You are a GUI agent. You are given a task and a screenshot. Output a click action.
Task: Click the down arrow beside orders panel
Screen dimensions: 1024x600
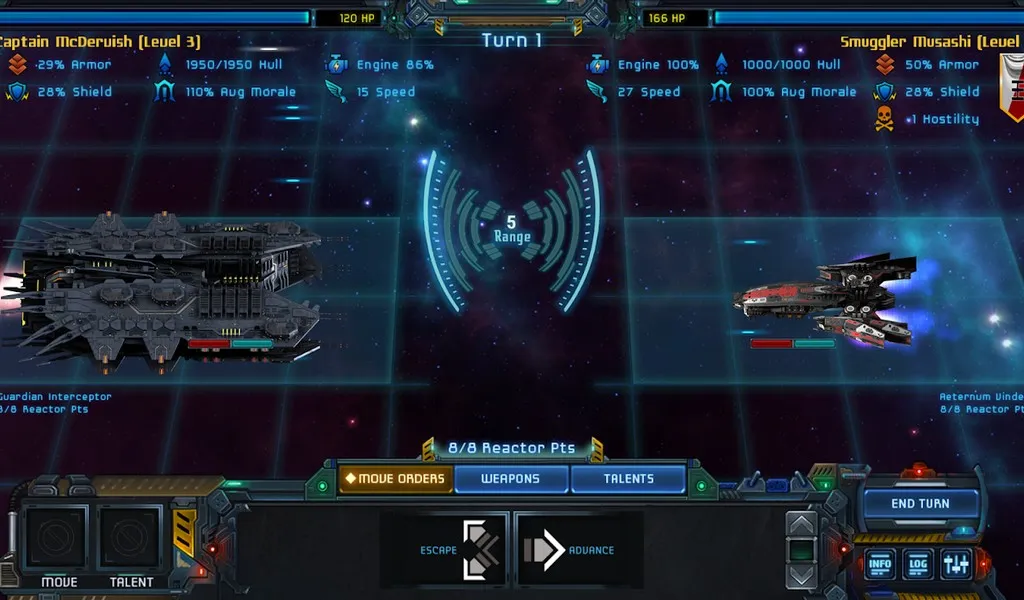pos(803,576)
